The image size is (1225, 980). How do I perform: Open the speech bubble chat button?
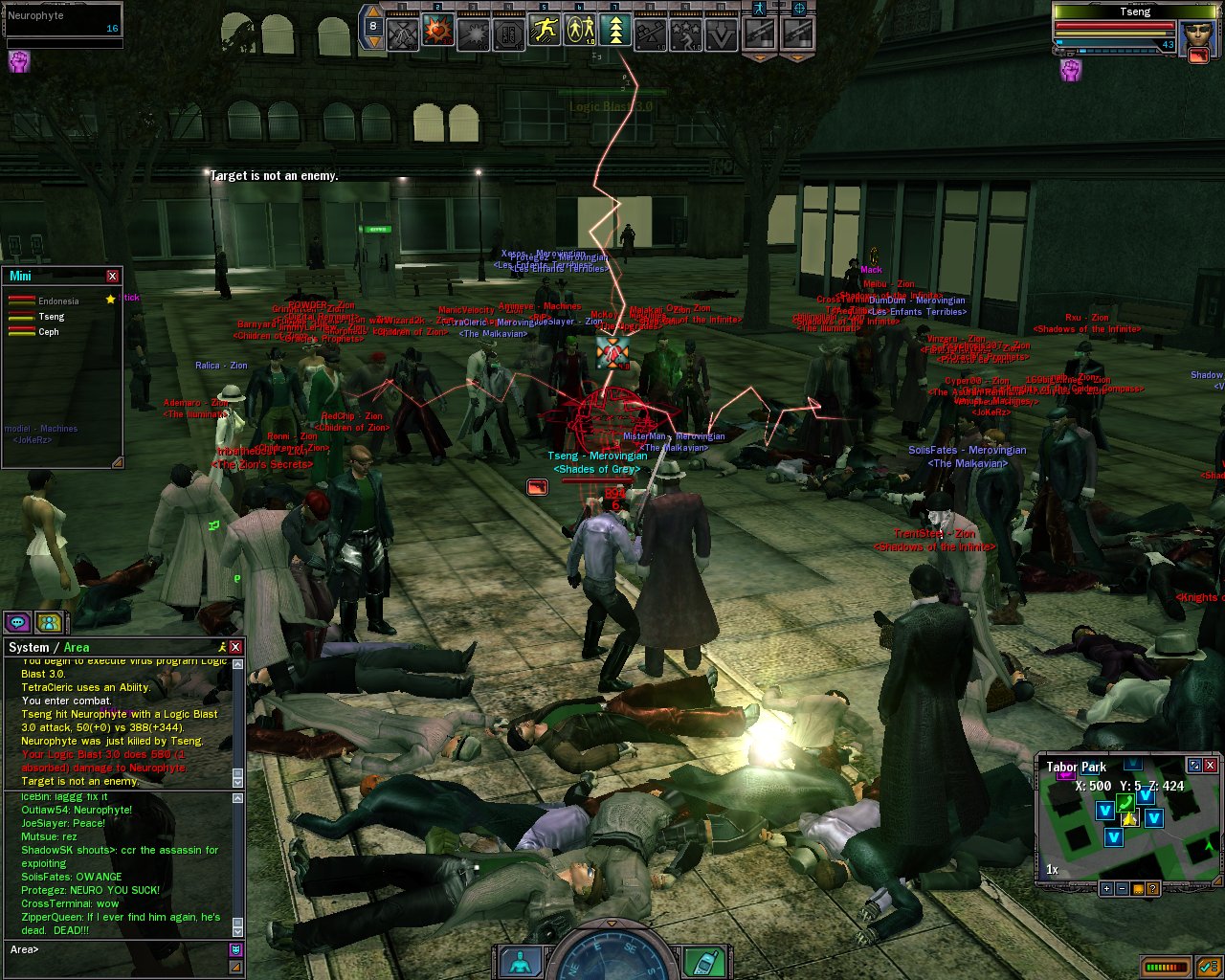(x=18, y=622)
